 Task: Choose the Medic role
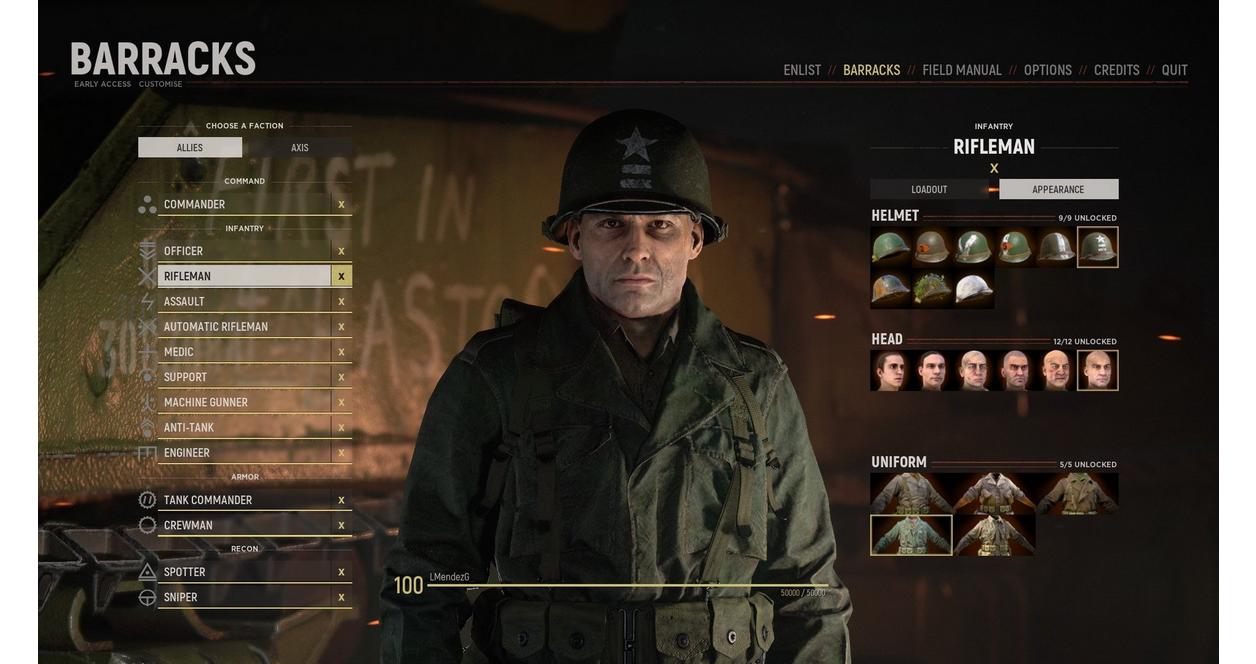tap(244, 352)
